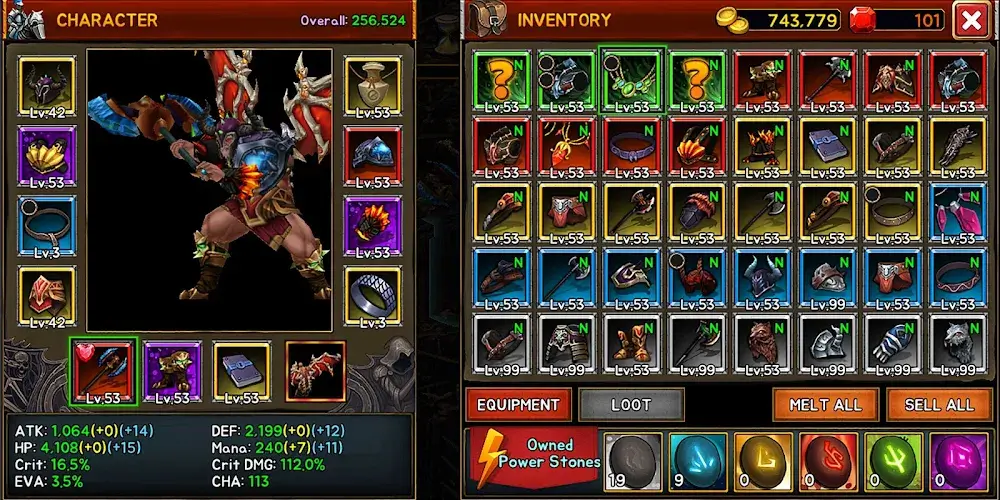Sell all inventory items
Viewport: 1000px width, 500px height.
coord(939,405)
